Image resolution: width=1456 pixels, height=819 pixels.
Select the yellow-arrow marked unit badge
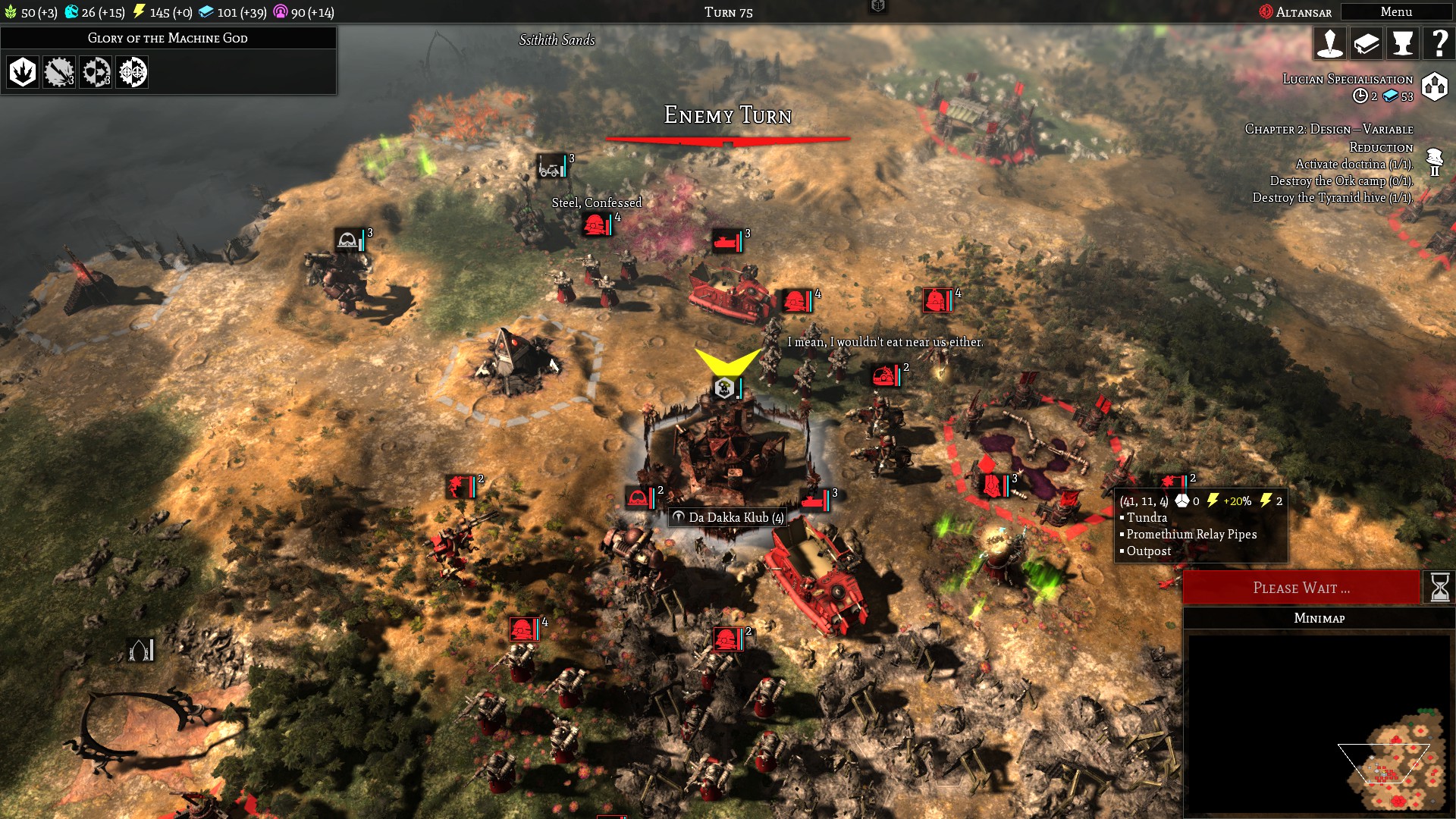725,388
